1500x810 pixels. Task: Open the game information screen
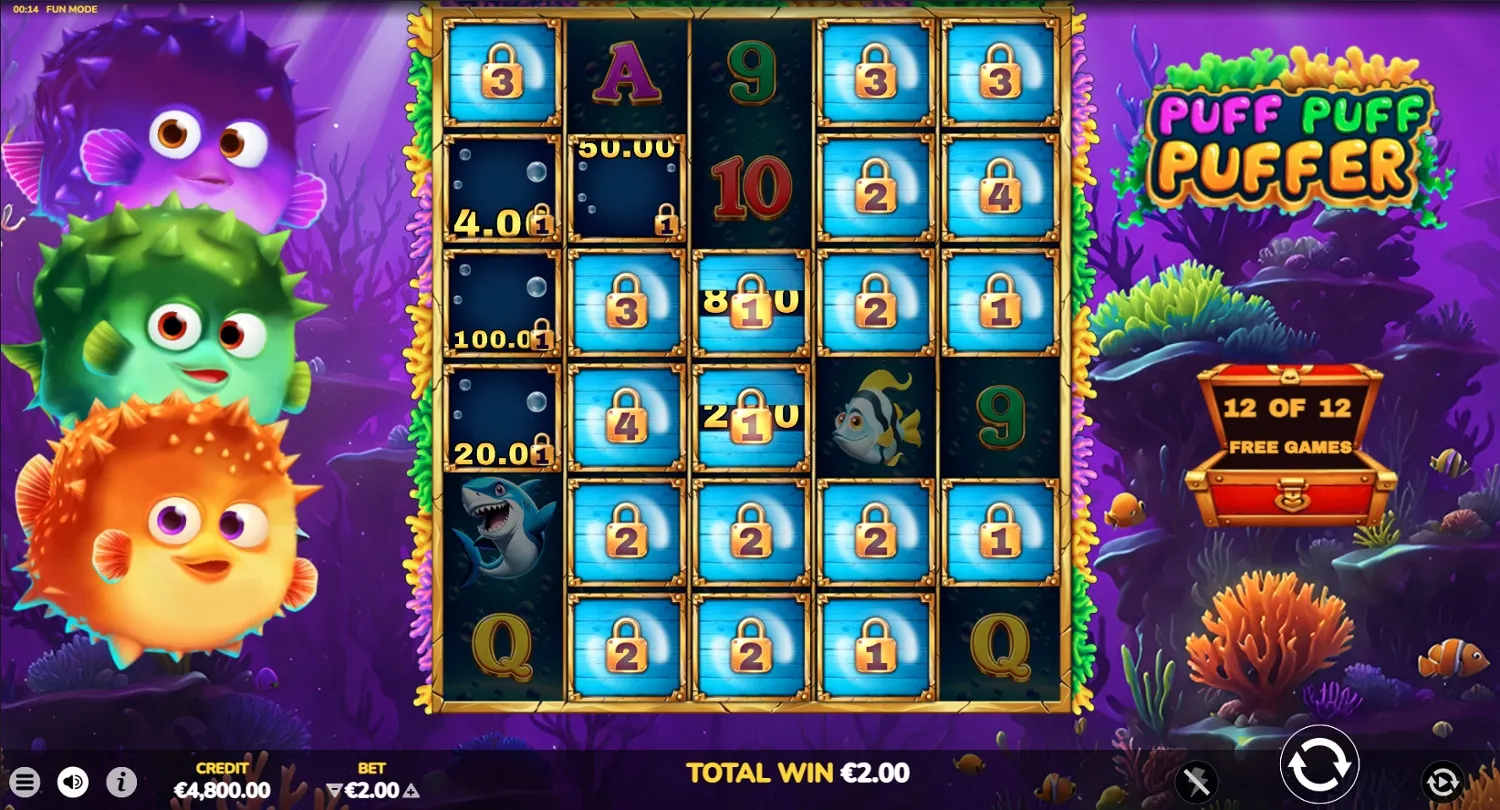[x=119, y=782]
